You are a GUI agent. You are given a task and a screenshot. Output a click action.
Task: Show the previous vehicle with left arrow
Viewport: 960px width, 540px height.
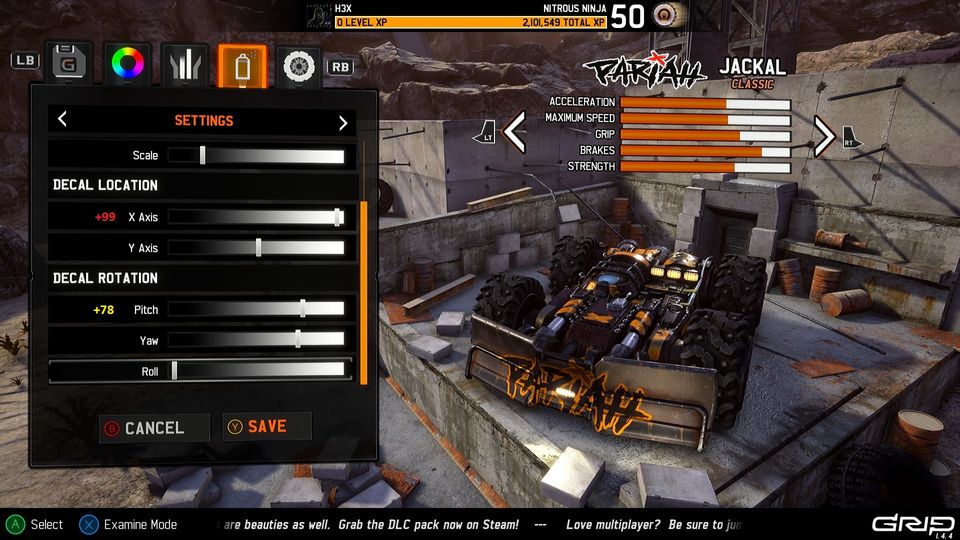(x=514, y=134)
